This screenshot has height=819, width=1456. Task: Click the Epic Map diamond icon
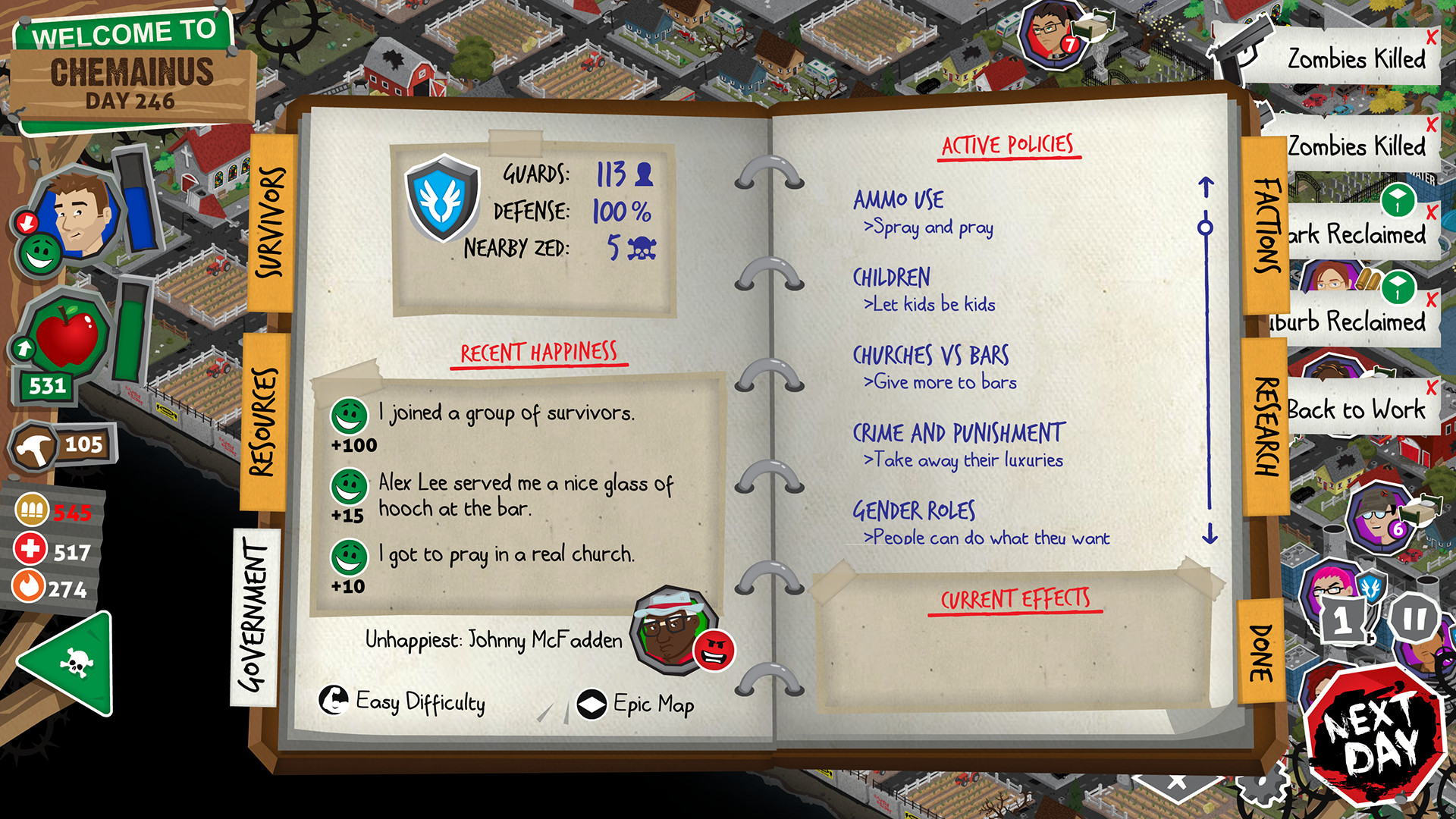click(x=592, y=704)
